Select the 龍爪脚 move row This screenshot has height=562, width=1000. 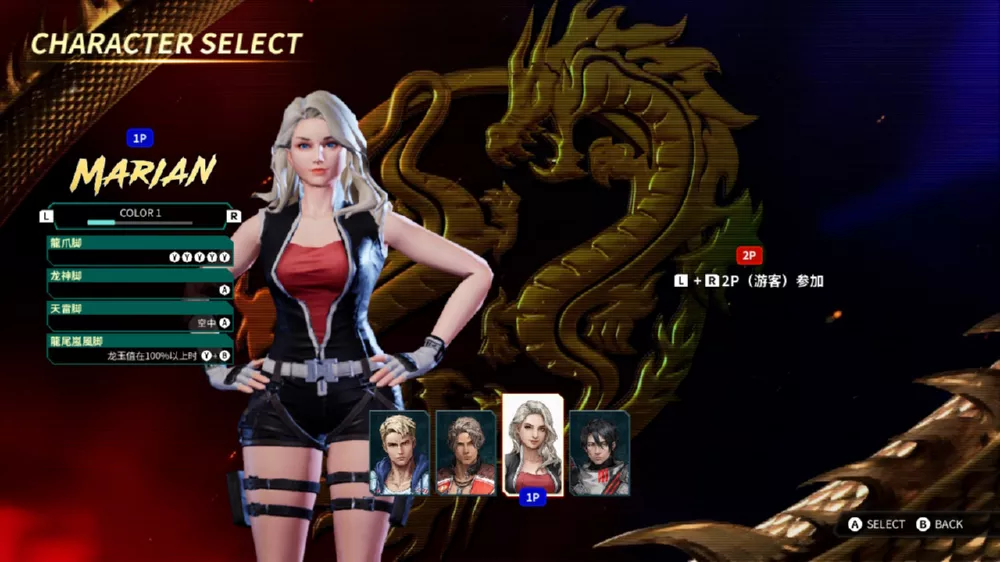click(x=140, y=249)
